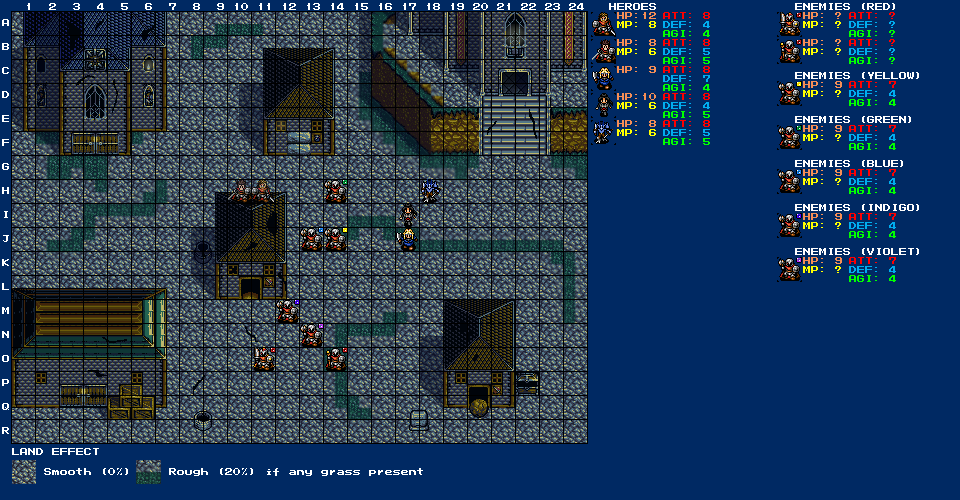Select the blue-armored hero portrait in Heroes list
The image size is (960, 500).
pos(603,132)
